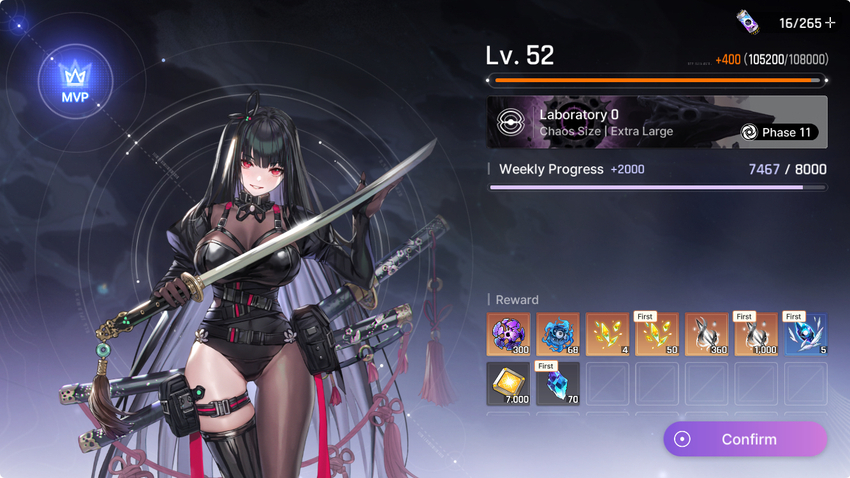Click the stamina canister icon
850x478 pixels.
[x=747, y=22]
